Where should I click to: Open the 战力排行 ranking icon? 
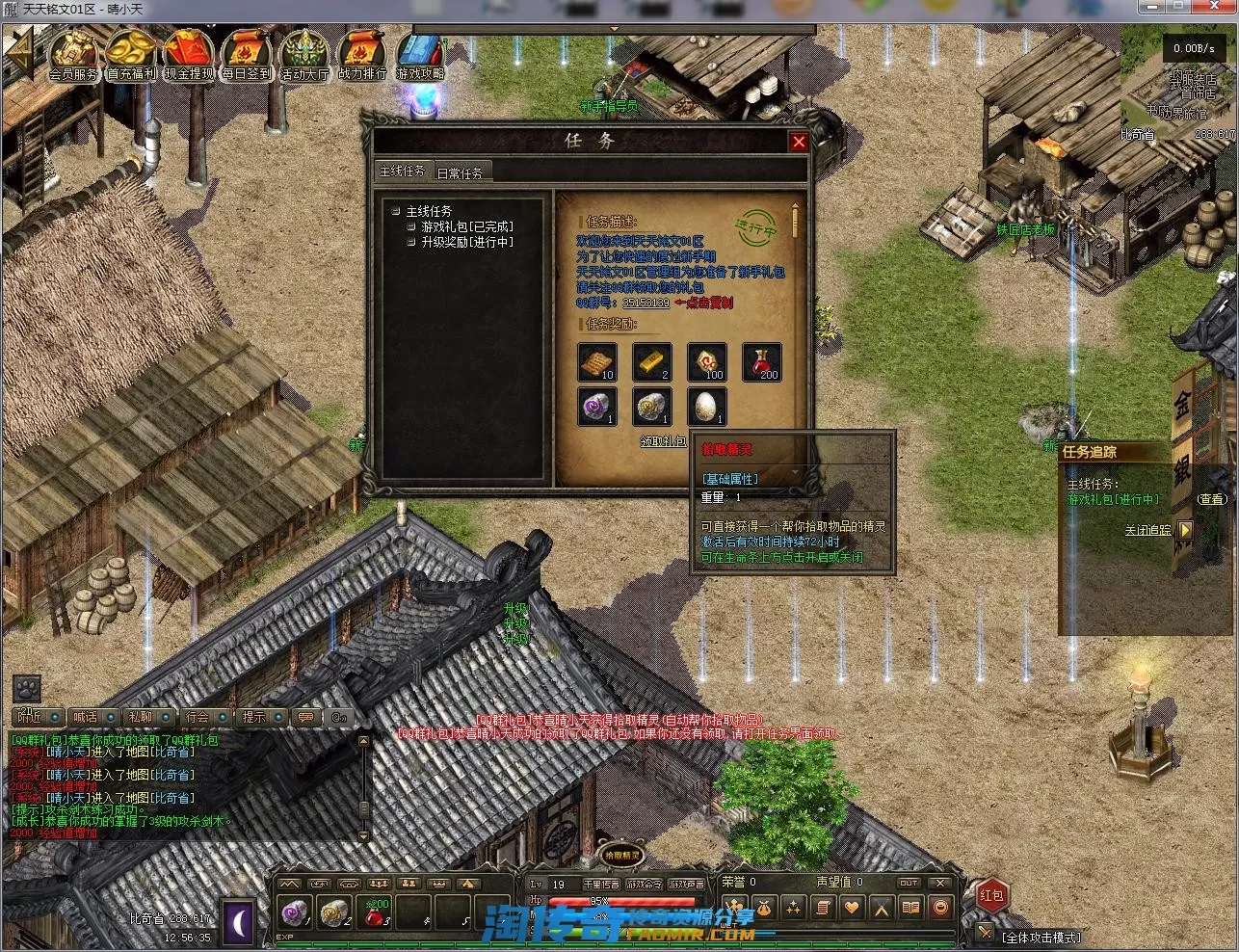(362, 56)
